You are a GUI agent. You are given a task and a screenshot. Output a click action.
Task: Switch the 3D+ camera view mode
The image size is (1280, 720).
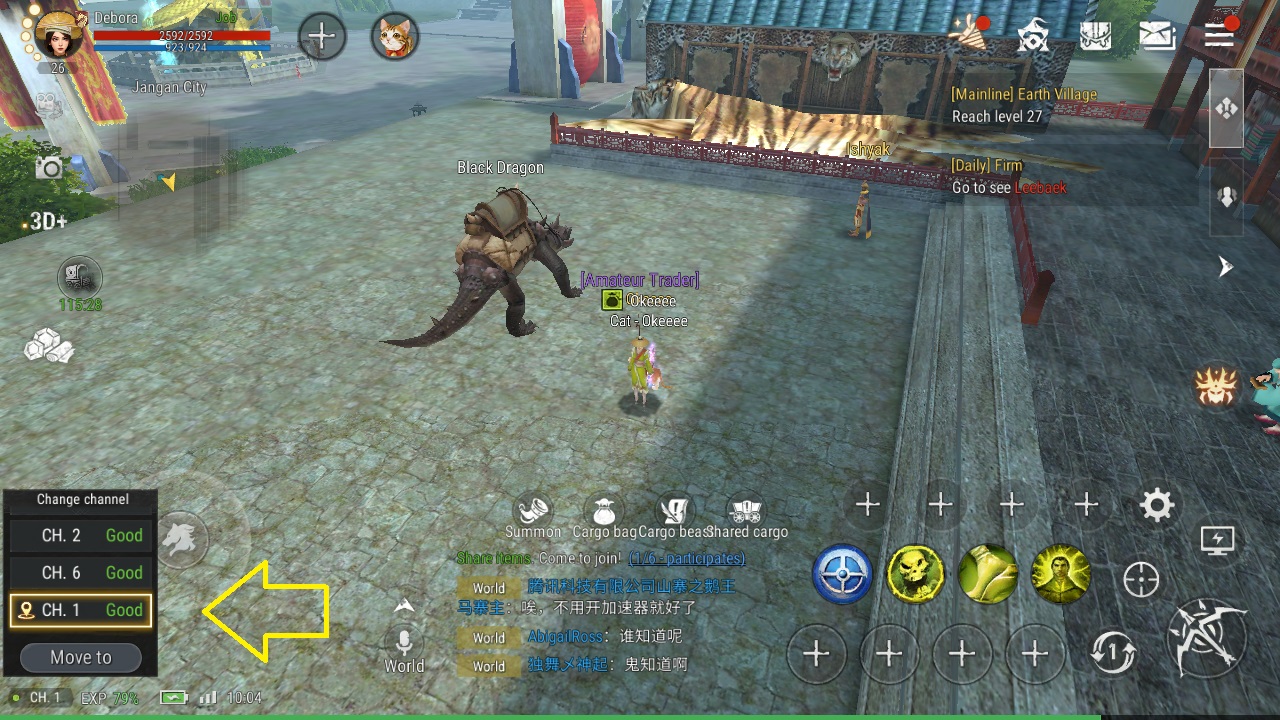click(48, 221)
